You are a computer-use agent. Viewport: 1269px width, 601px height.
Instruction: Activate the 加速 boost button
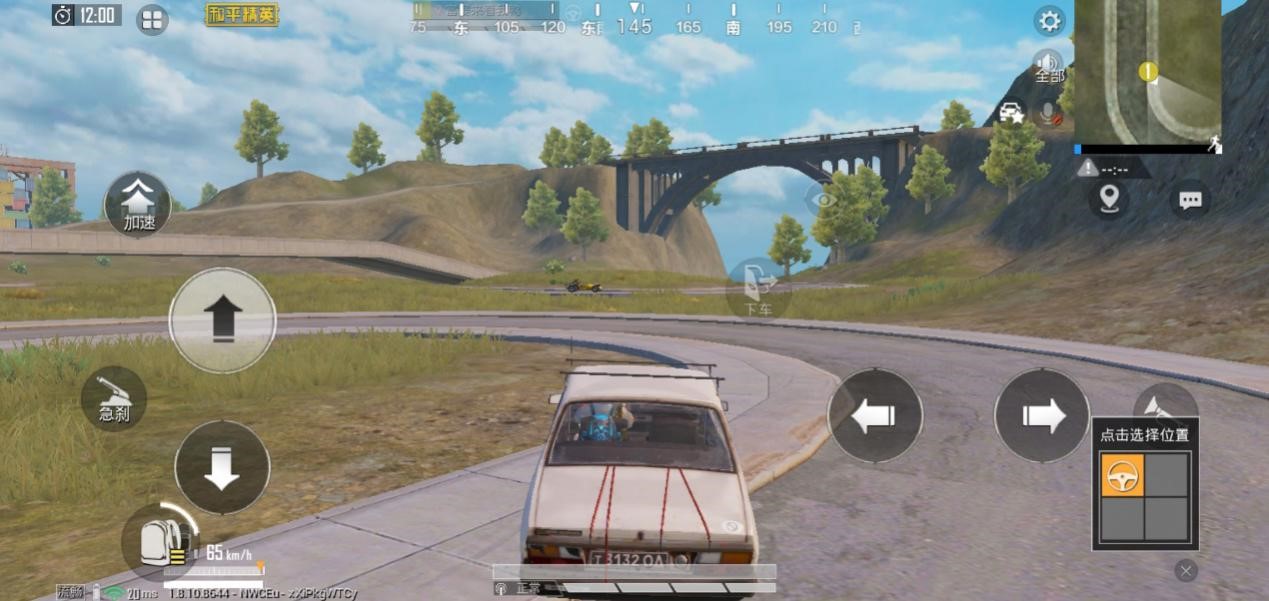click(x=138, y=205)
